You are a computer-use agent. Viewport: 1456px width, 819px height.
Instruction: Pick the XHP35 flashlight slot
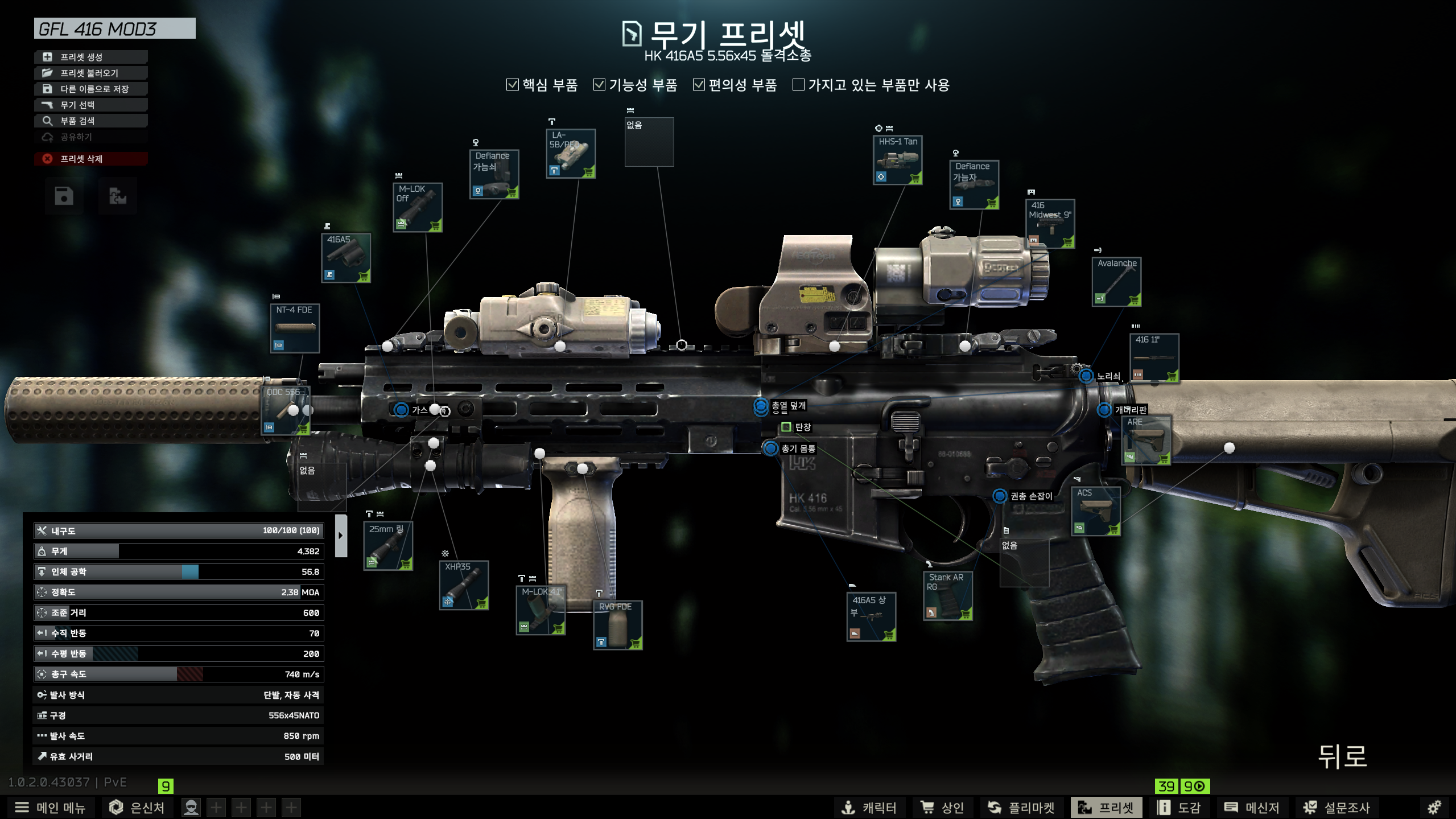(464, 585)
